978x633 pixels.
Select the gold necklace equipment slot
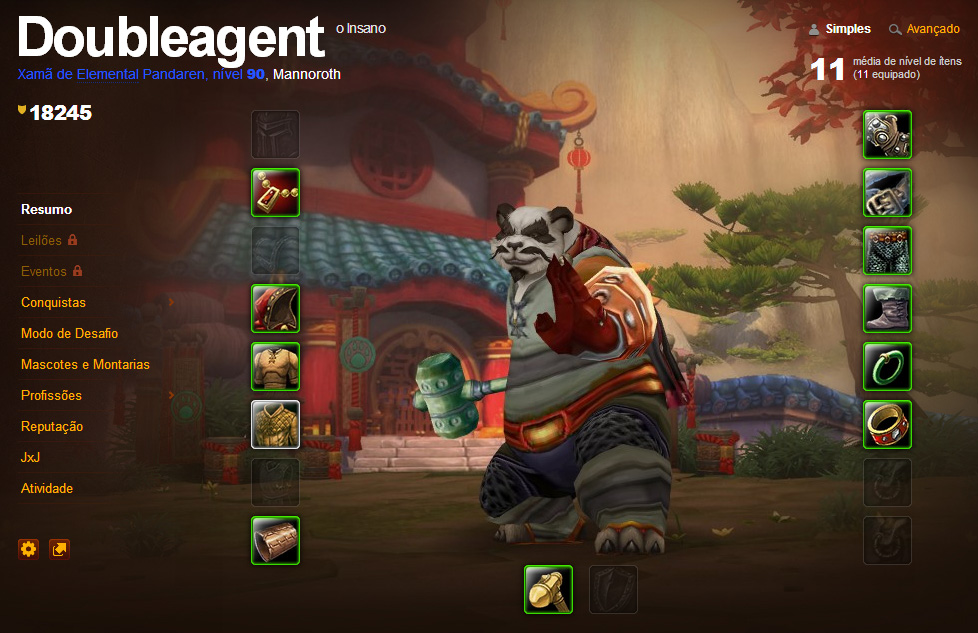(275, 192)
